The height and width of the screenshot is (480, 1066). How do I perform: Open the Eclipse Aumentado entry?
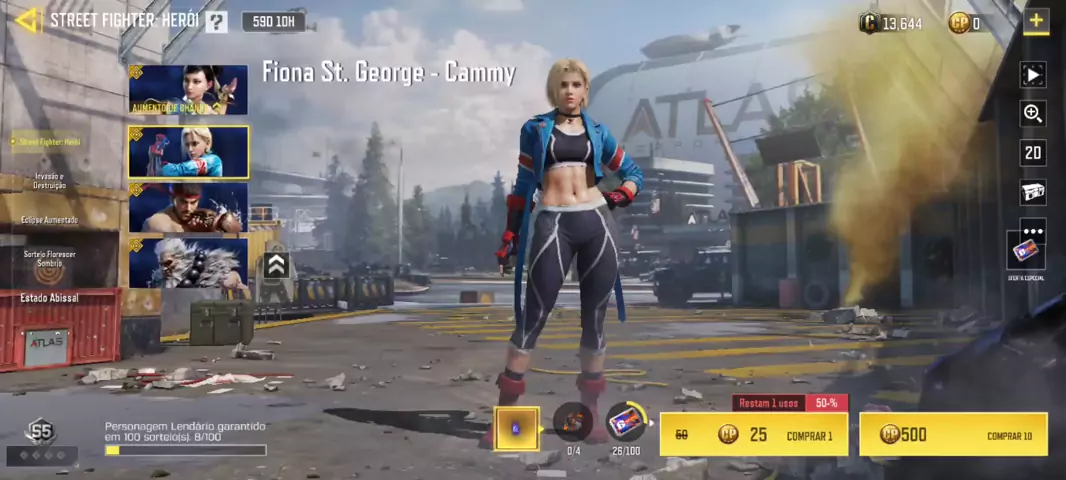coord(49,219)
